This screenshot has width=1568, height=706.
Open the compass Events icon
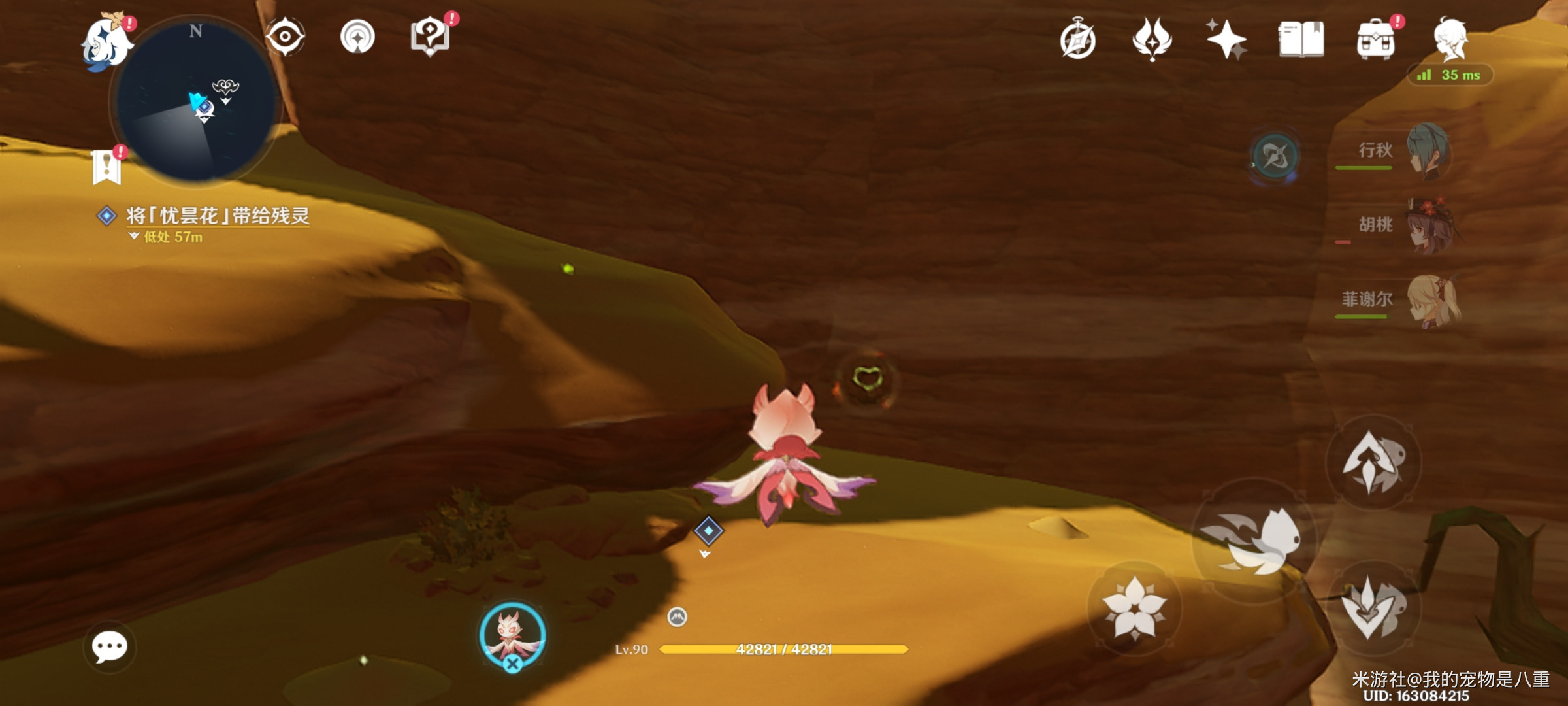point(1077,40)
